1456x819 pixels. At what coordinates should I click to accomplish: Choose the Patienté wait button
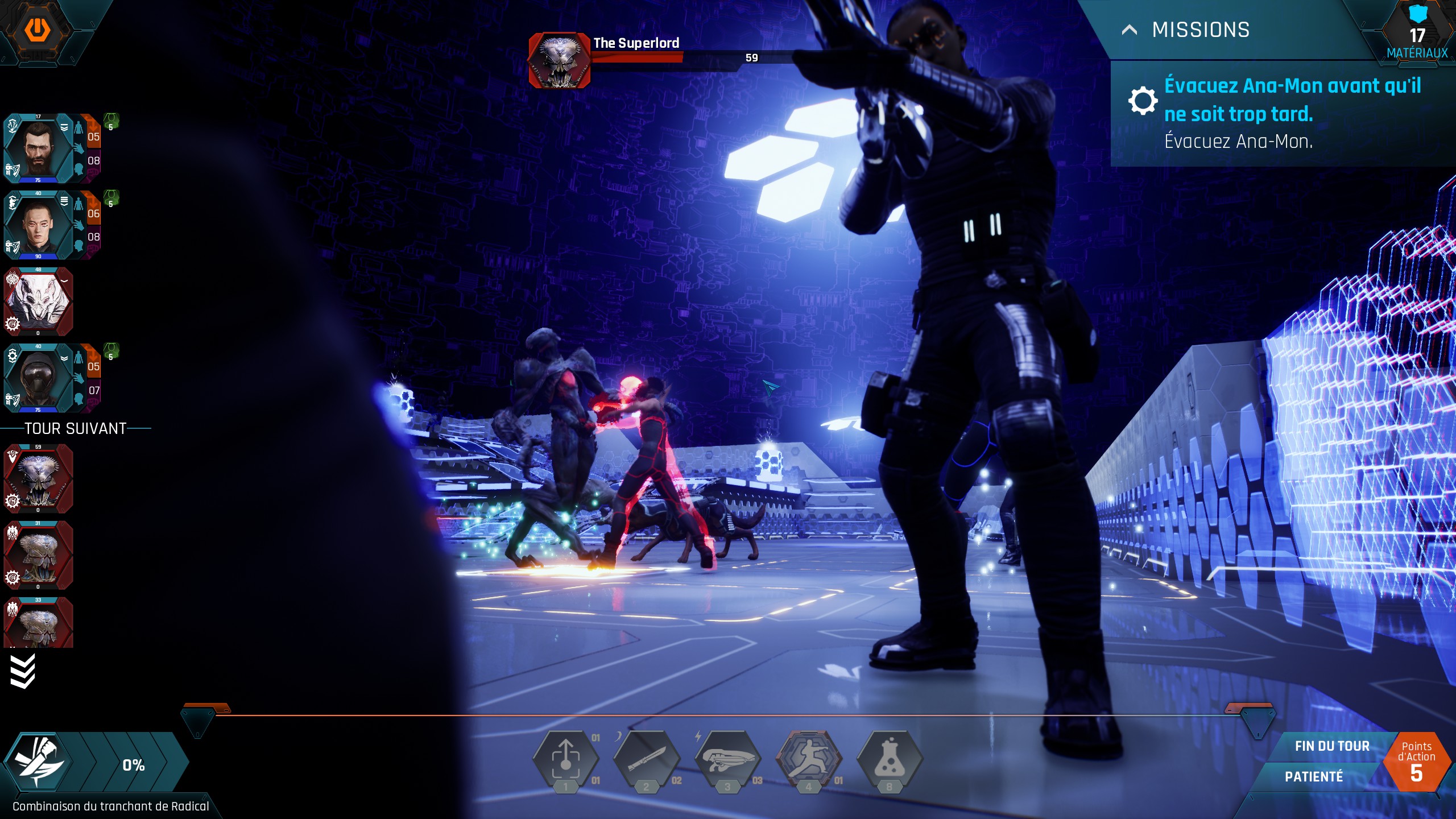click(x=1314, y=777)
